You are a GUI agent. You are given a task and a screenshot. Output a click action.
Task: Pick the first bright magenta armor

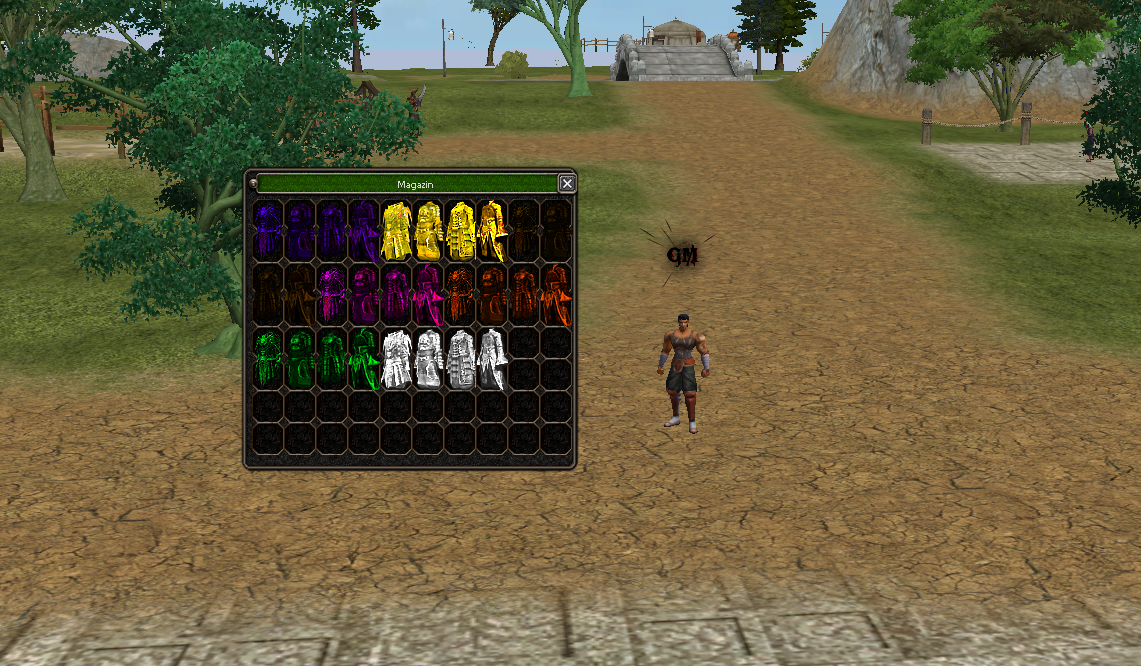click(x=331, y=295)
